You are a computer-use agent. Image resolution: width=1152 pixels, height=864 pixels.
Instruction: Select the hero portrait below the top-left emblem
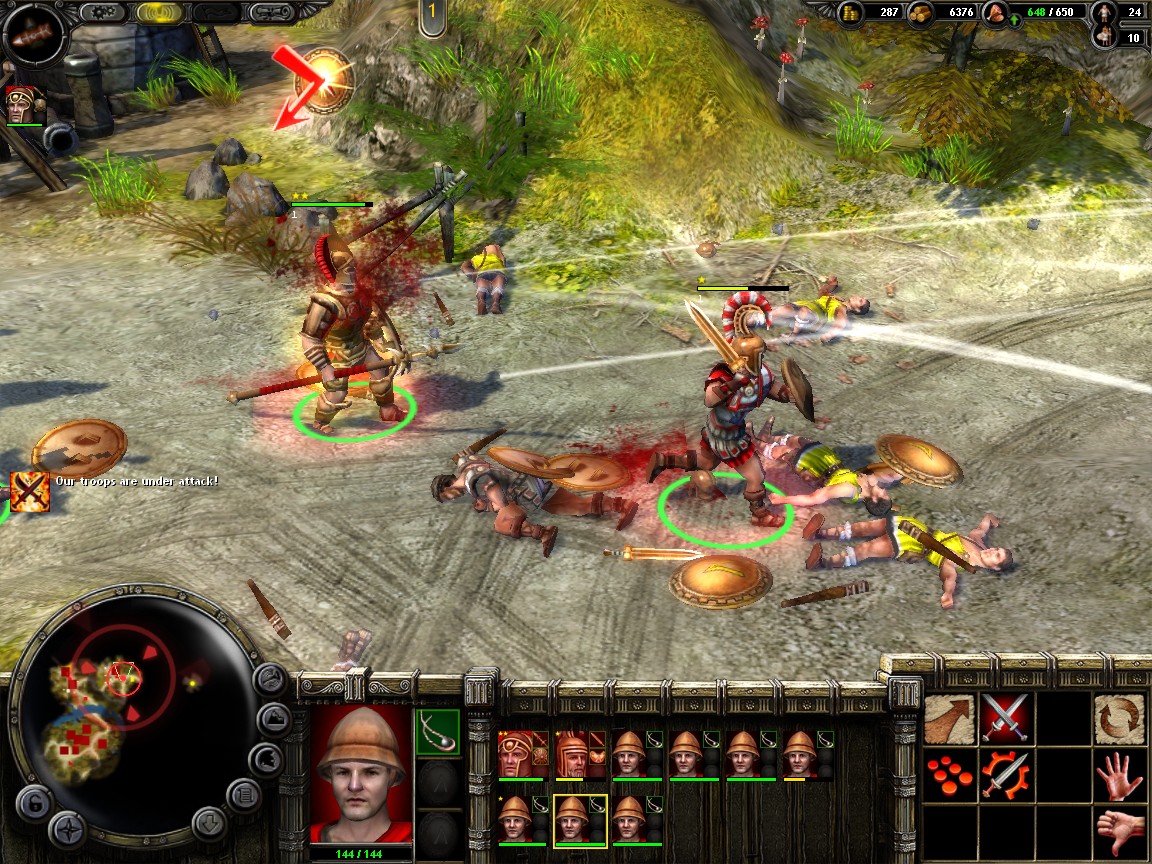pos(24,105)
